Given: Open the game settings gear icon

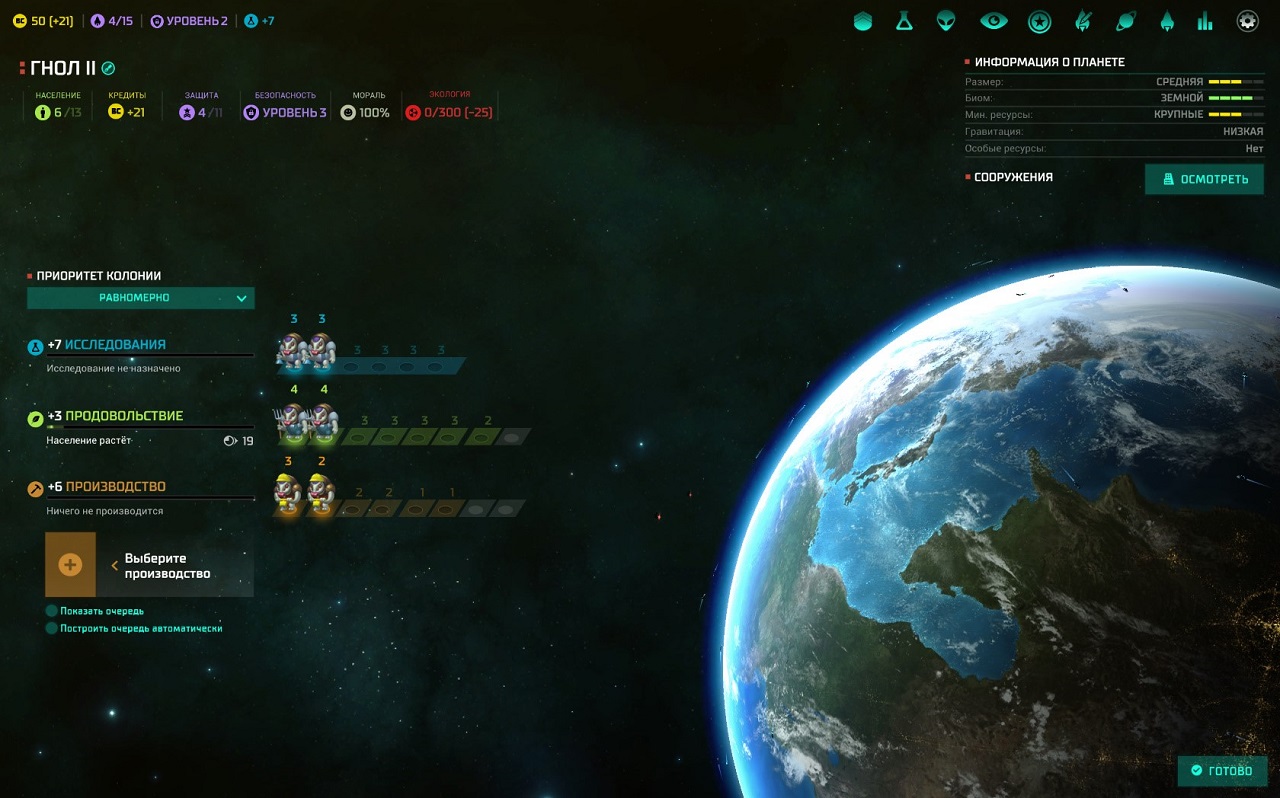Looking at the screenshot, I should pos(1247,21).
